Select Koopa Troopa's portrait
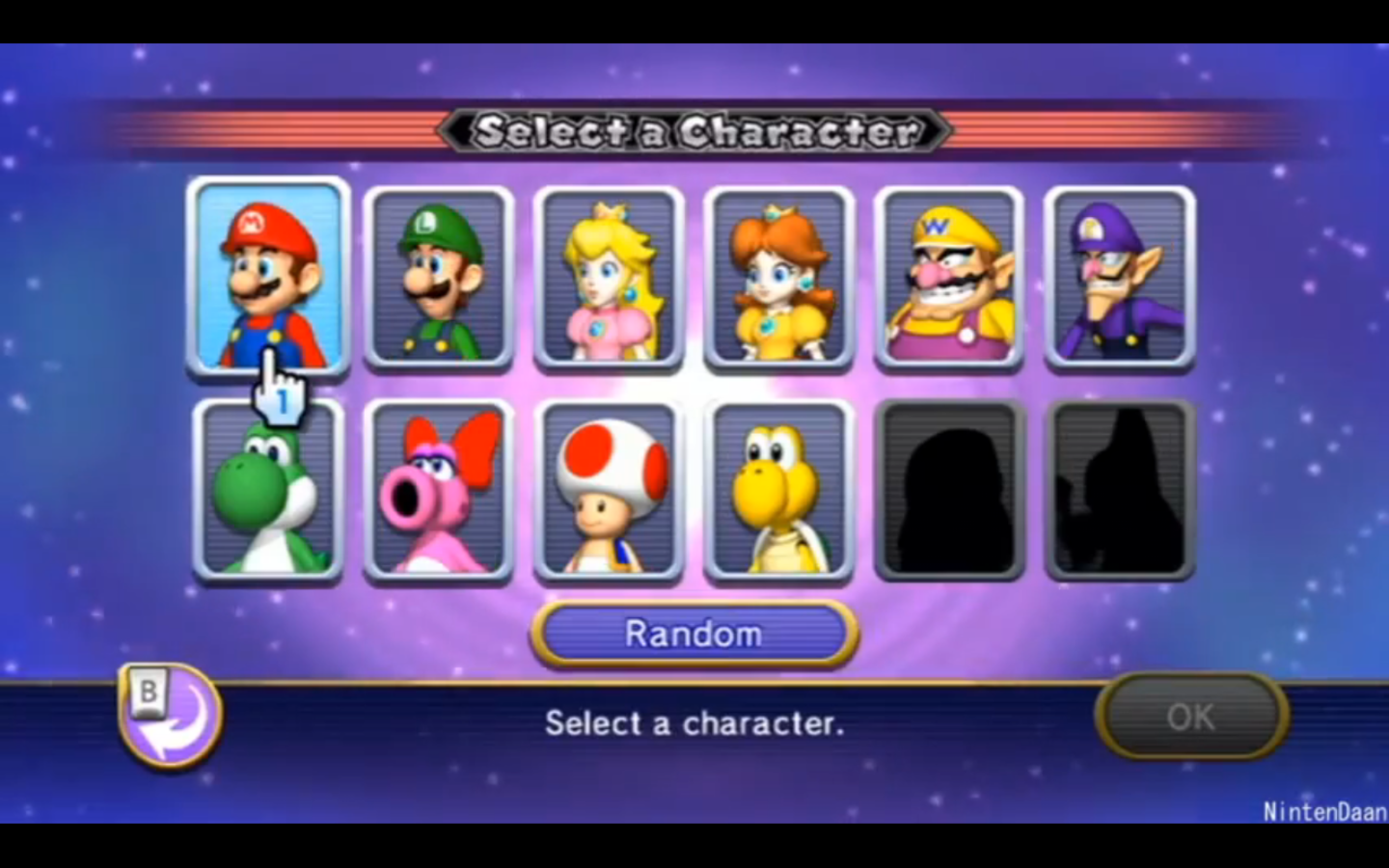This screenshot has width=1389, height=868. pyautogui.click(x=779, y=490)
